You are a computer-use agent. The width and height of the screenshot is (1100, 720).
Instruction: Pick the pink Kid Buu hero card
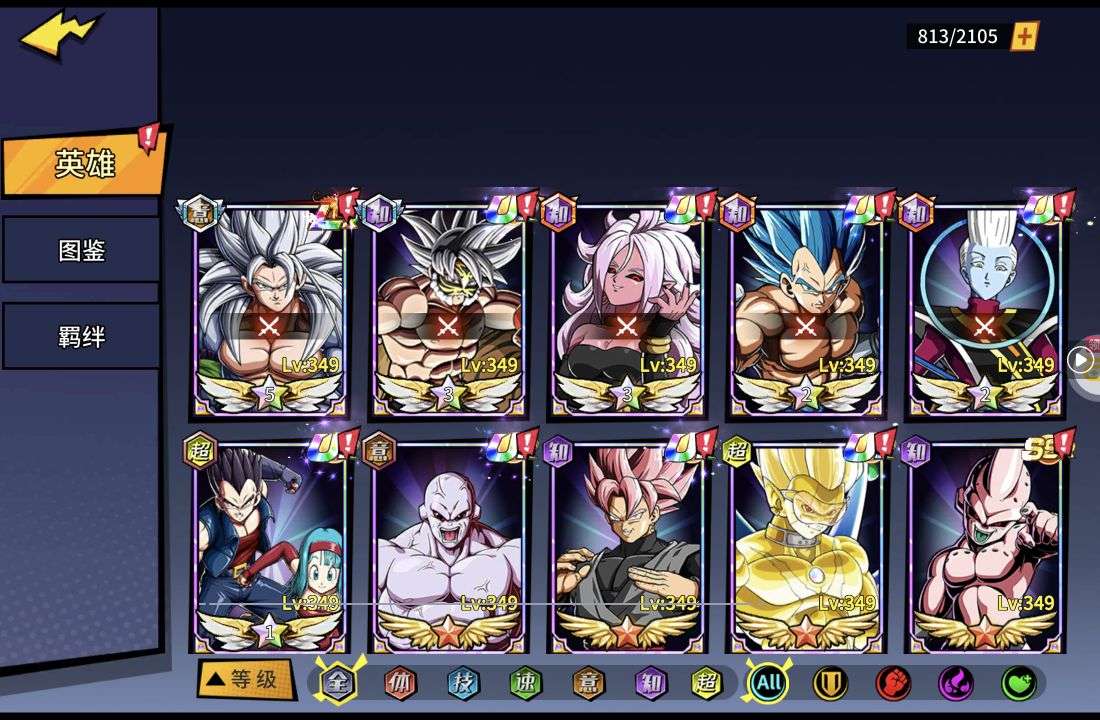986,547
